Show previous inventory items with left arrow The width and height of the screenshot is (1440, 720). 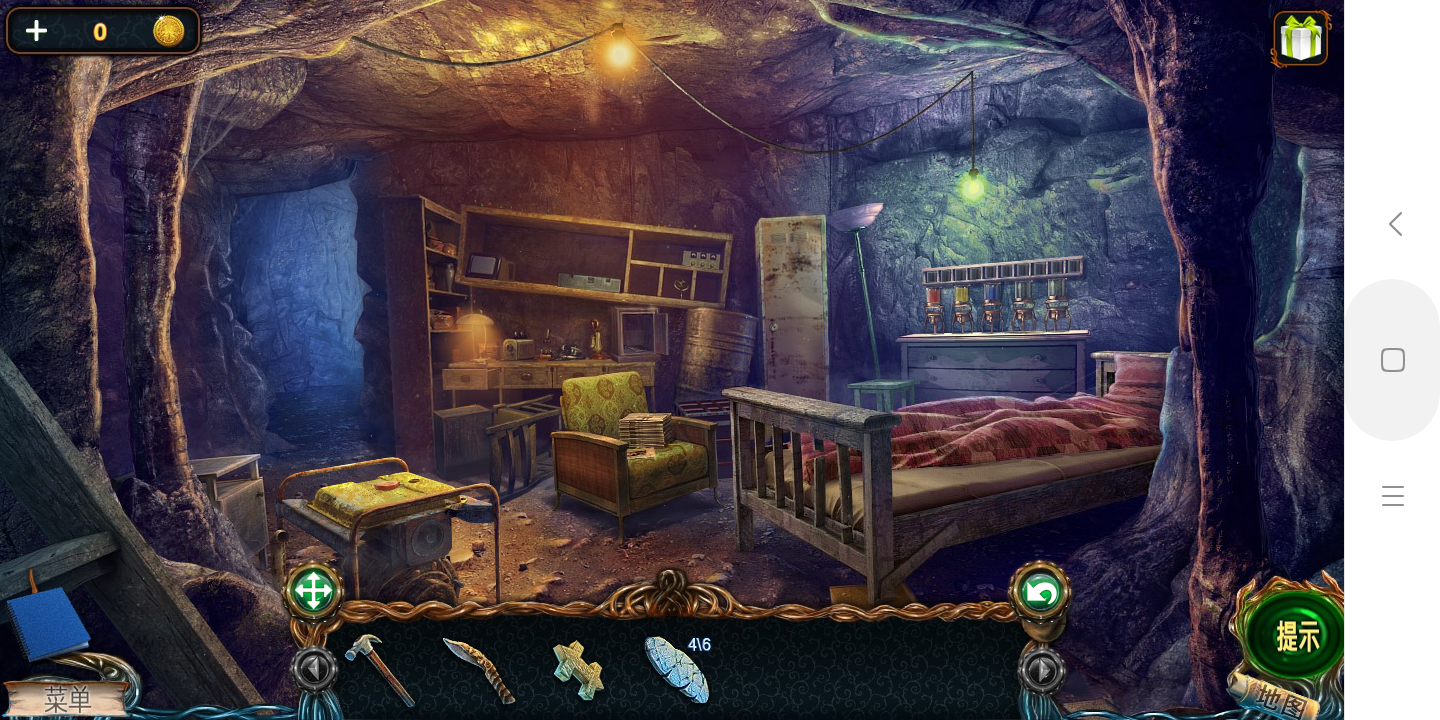coord(313,669)
